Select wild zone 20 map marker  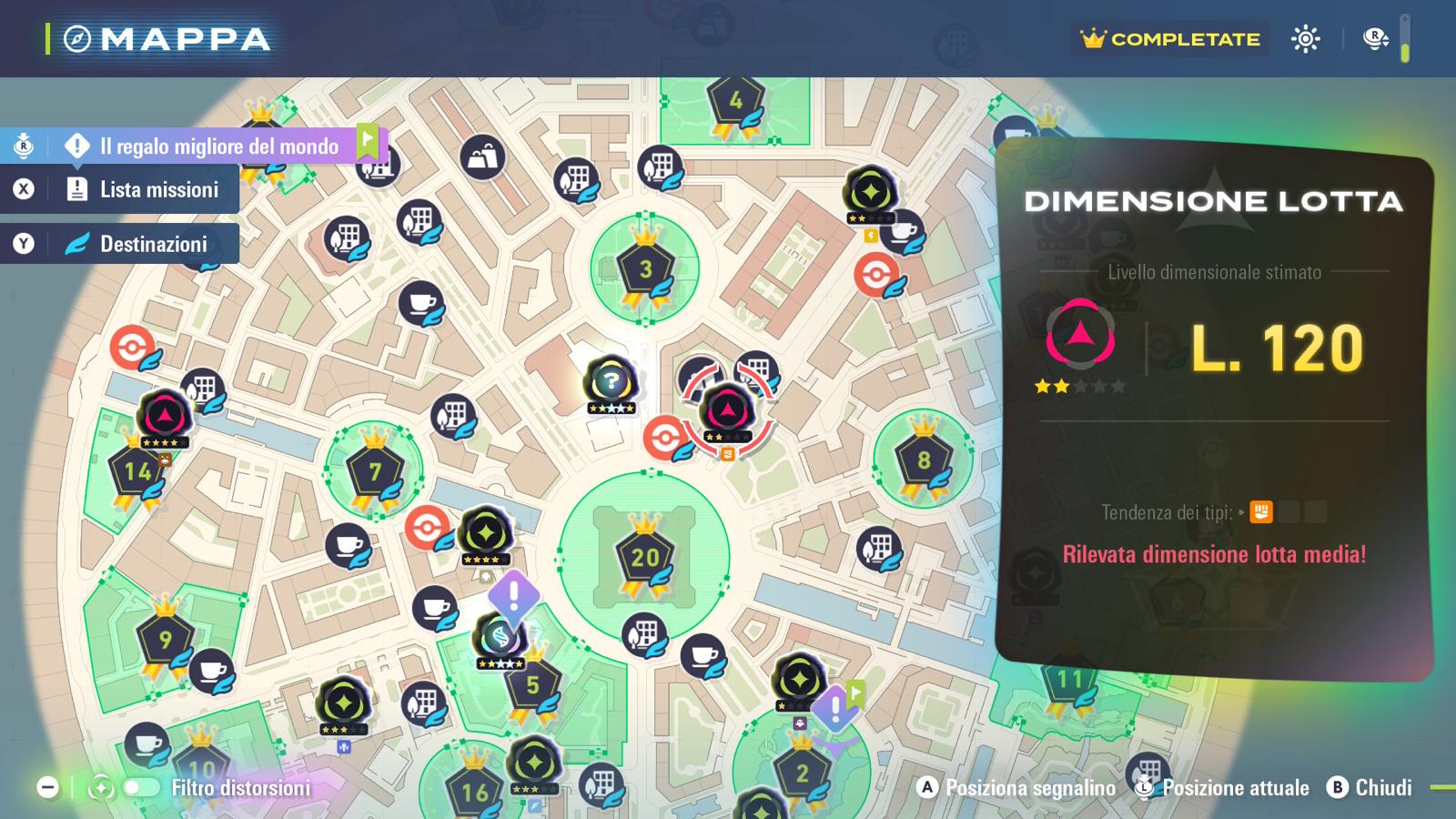coord(644,557)
